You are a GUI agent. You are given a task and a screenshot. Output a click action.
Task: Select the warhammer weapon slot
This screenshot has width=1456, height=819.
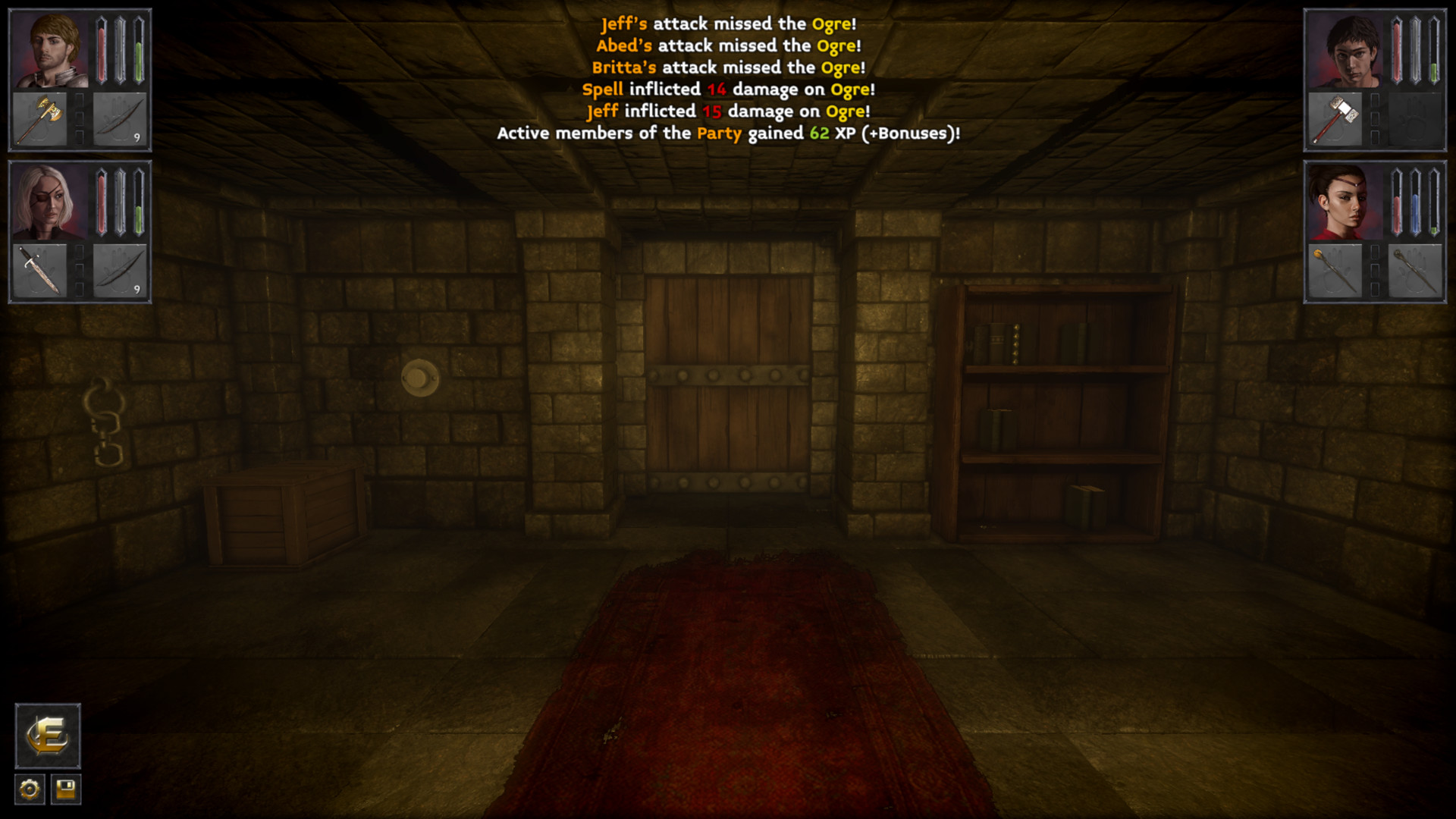[x=1337, y=118]
